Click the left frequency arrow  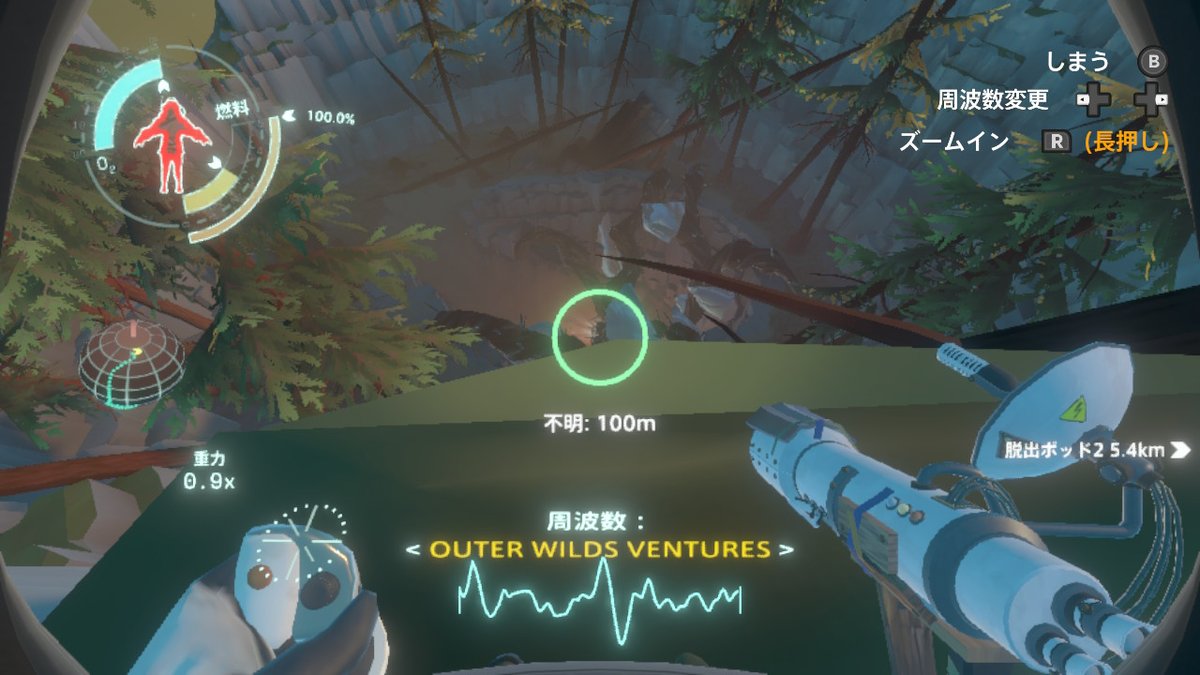pyautogui.click(x=412, y=550)
